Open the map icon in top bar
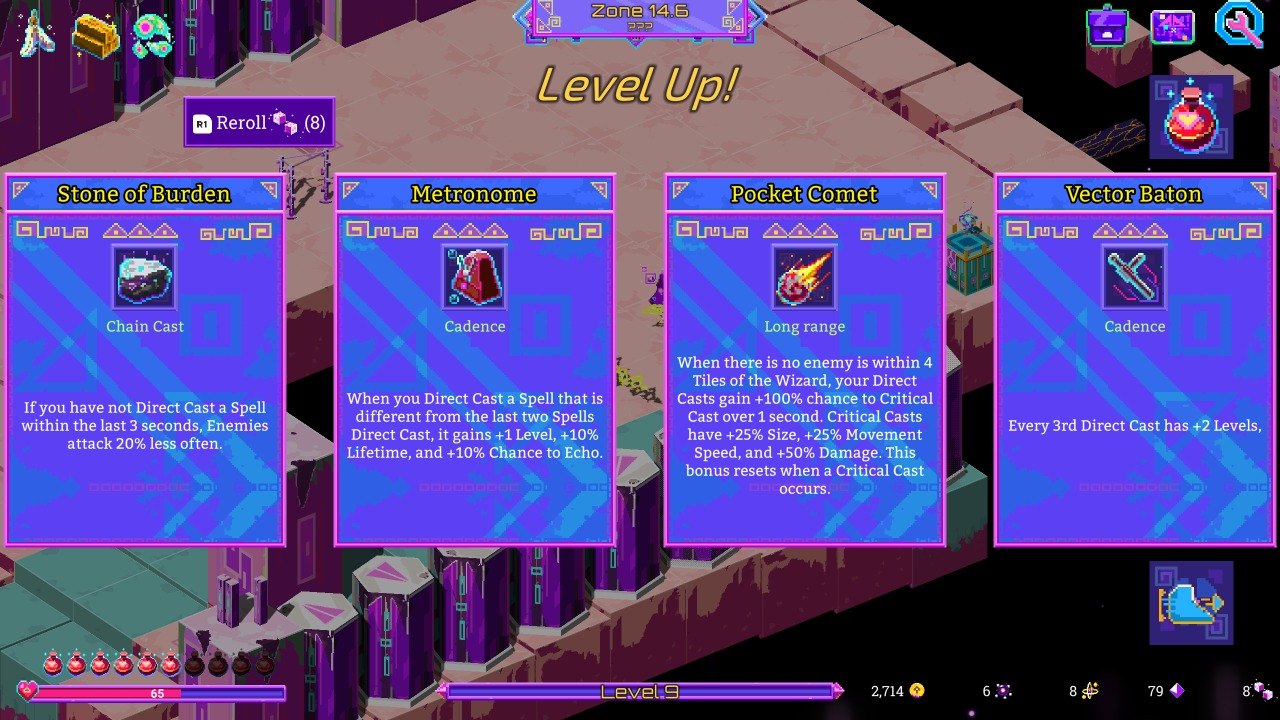 (x=1172, y=27)
